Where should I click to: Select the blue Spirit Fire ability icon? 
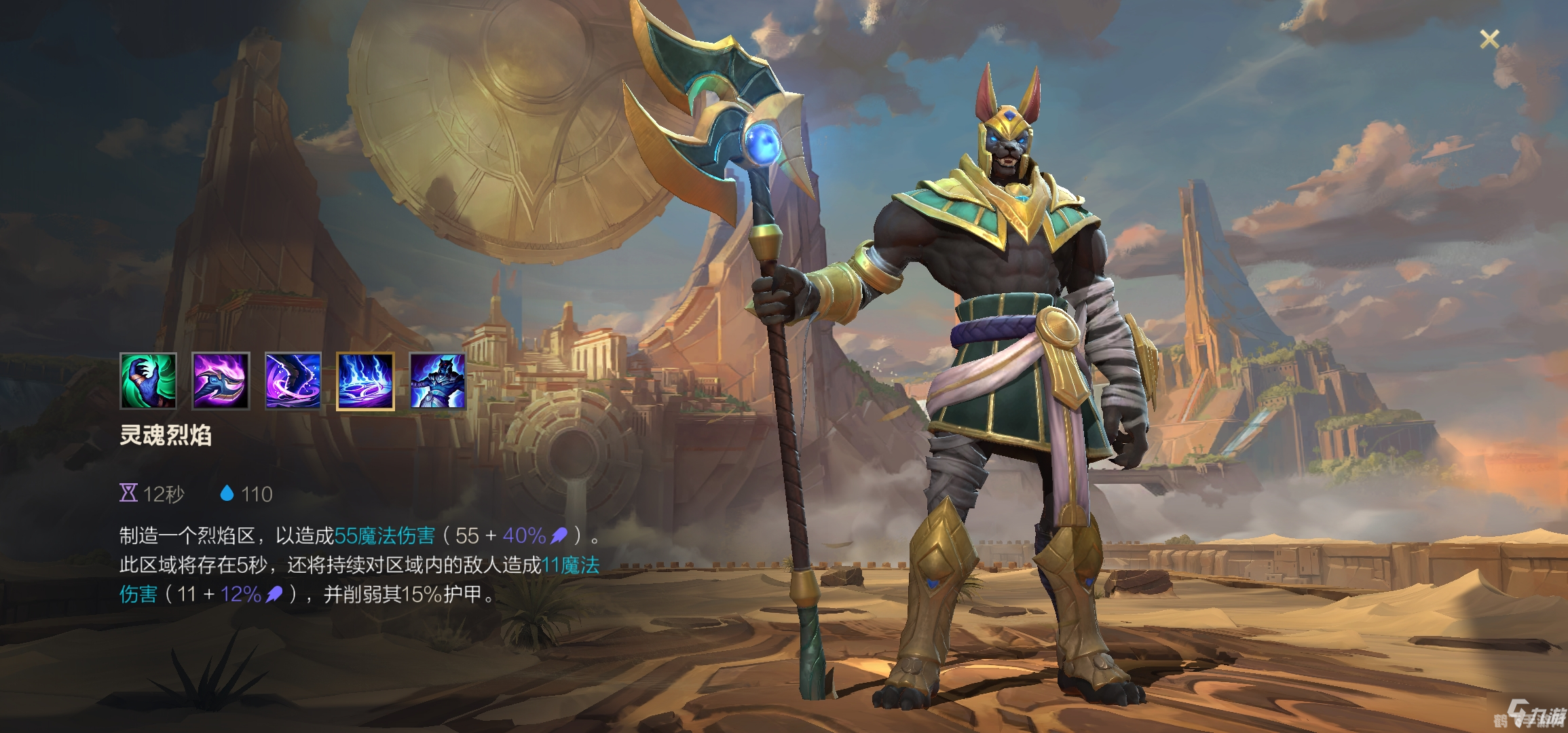pos(365,381)
